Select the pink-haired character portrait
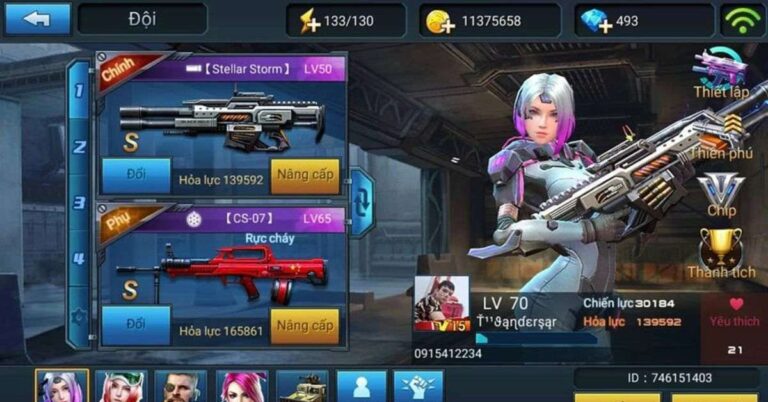 point(242,387)
